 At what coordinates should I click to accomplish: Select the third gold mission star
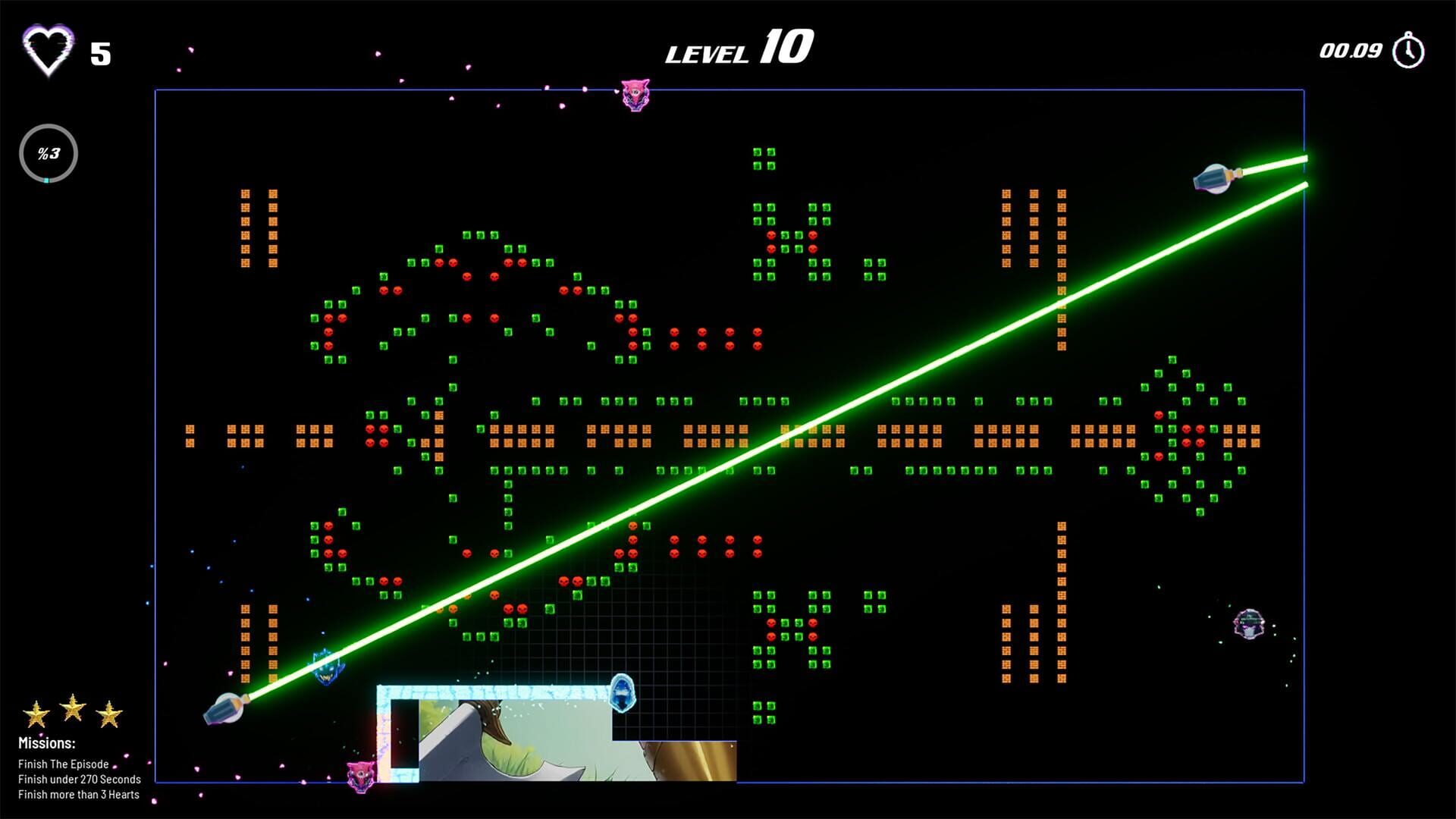click(109, 714)
